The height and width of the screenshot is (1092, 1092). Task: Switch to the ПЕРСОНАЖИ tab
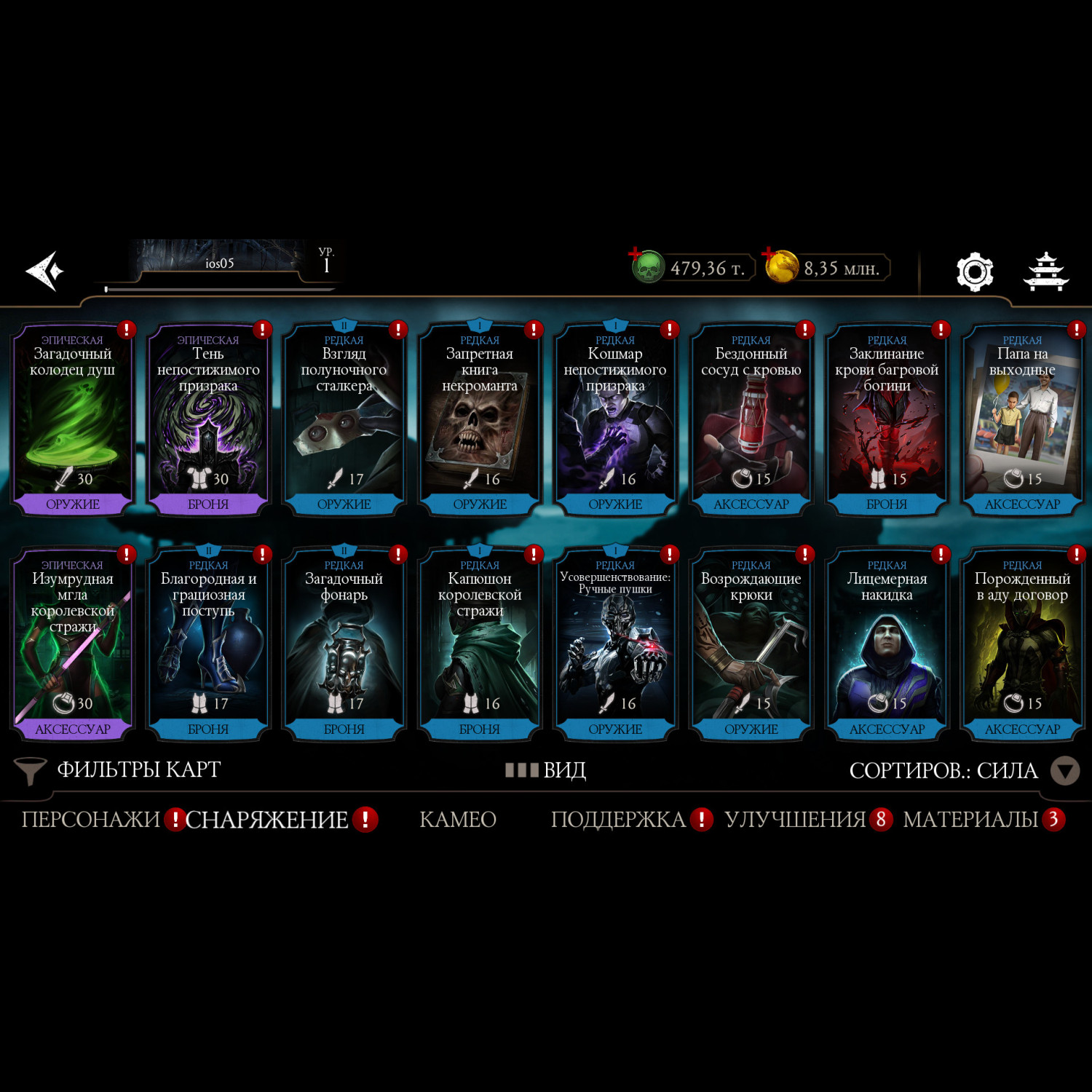click(x=90, y=820)
